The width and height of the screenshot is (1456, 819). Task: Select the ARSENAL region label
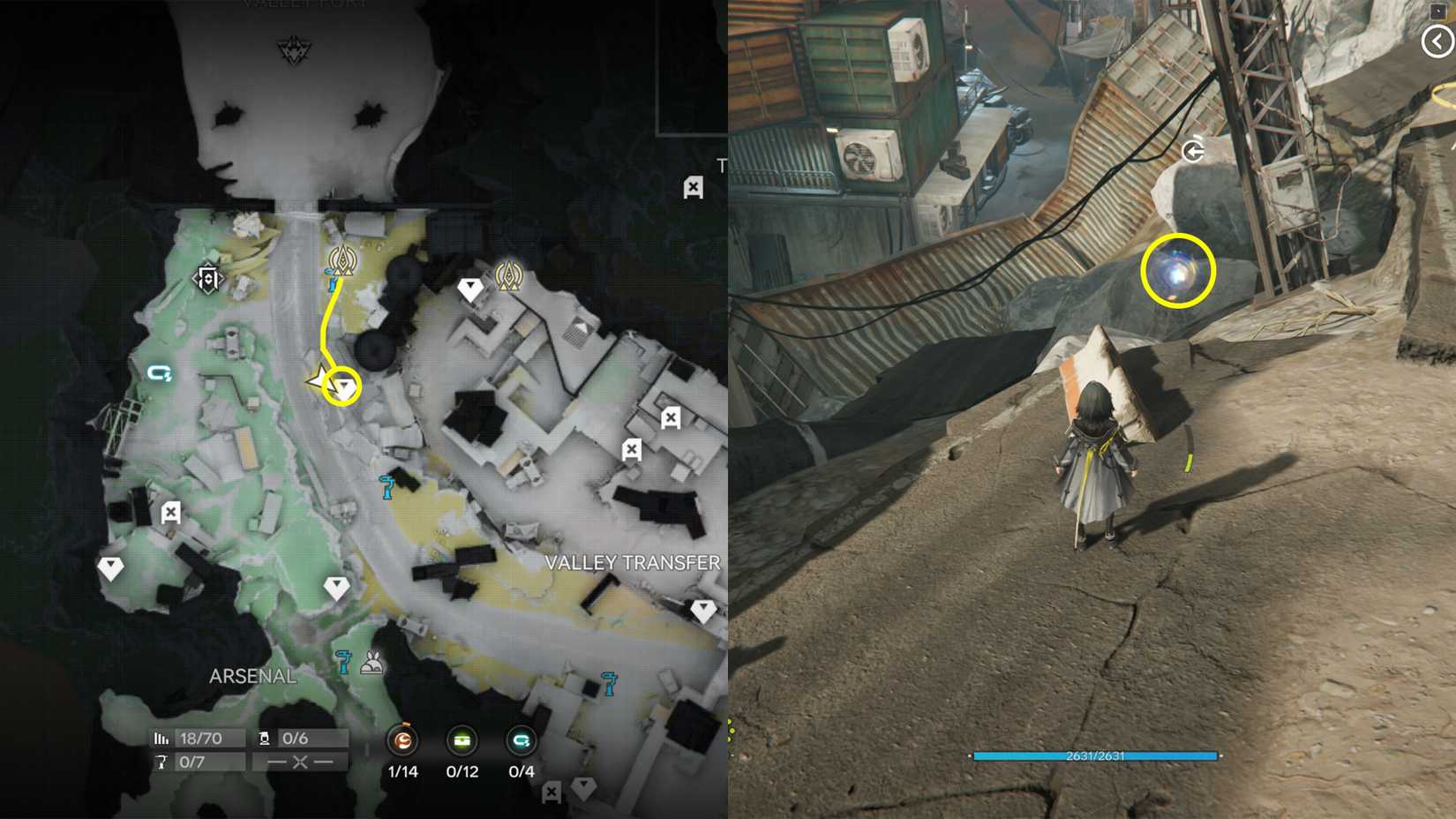pyautogui.click(x=252, y=676)
